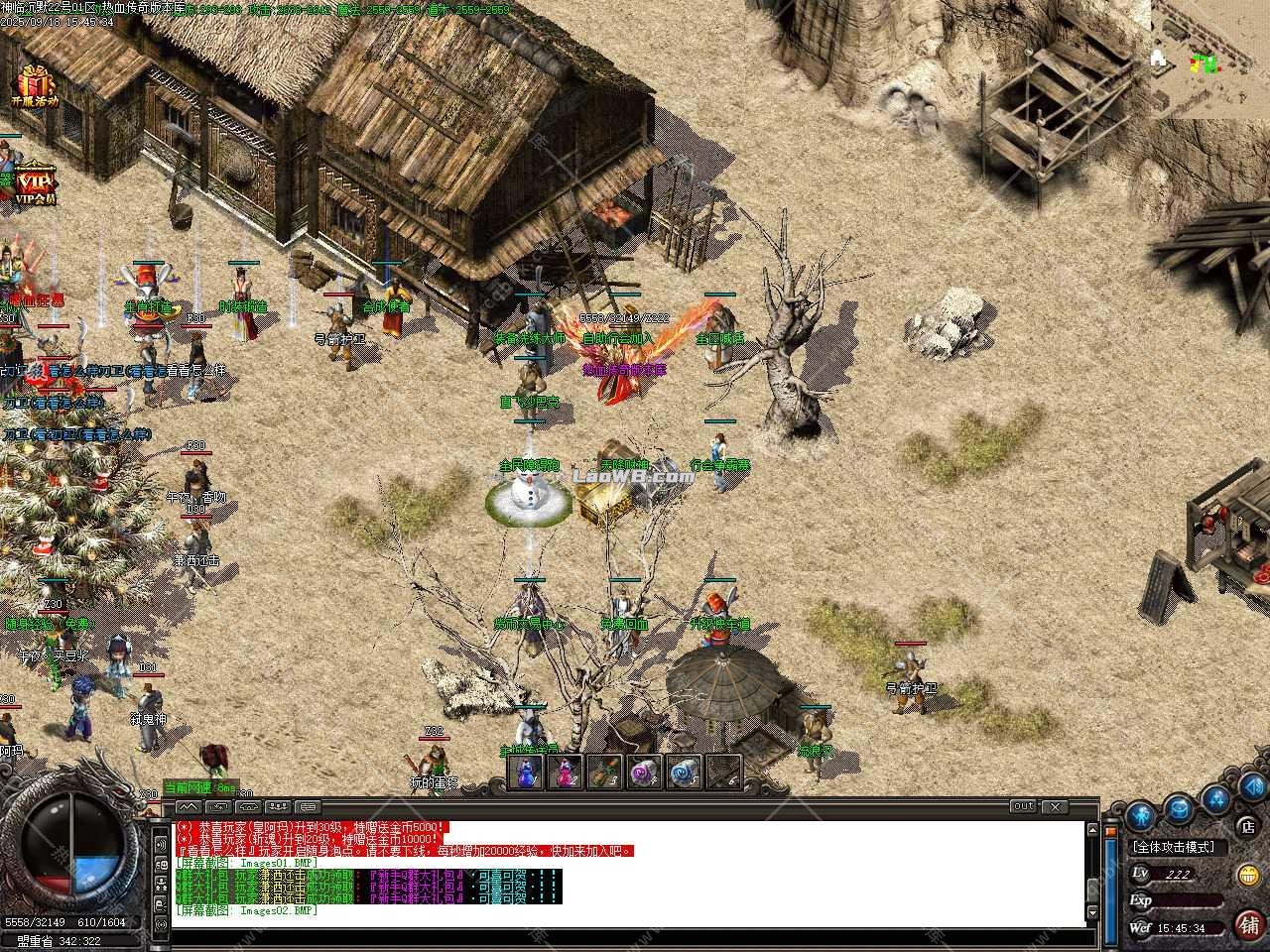1270x952 pixels.
Task: Use the purple scroll in hotbar slot 4
Action: (x=644, y=773)
